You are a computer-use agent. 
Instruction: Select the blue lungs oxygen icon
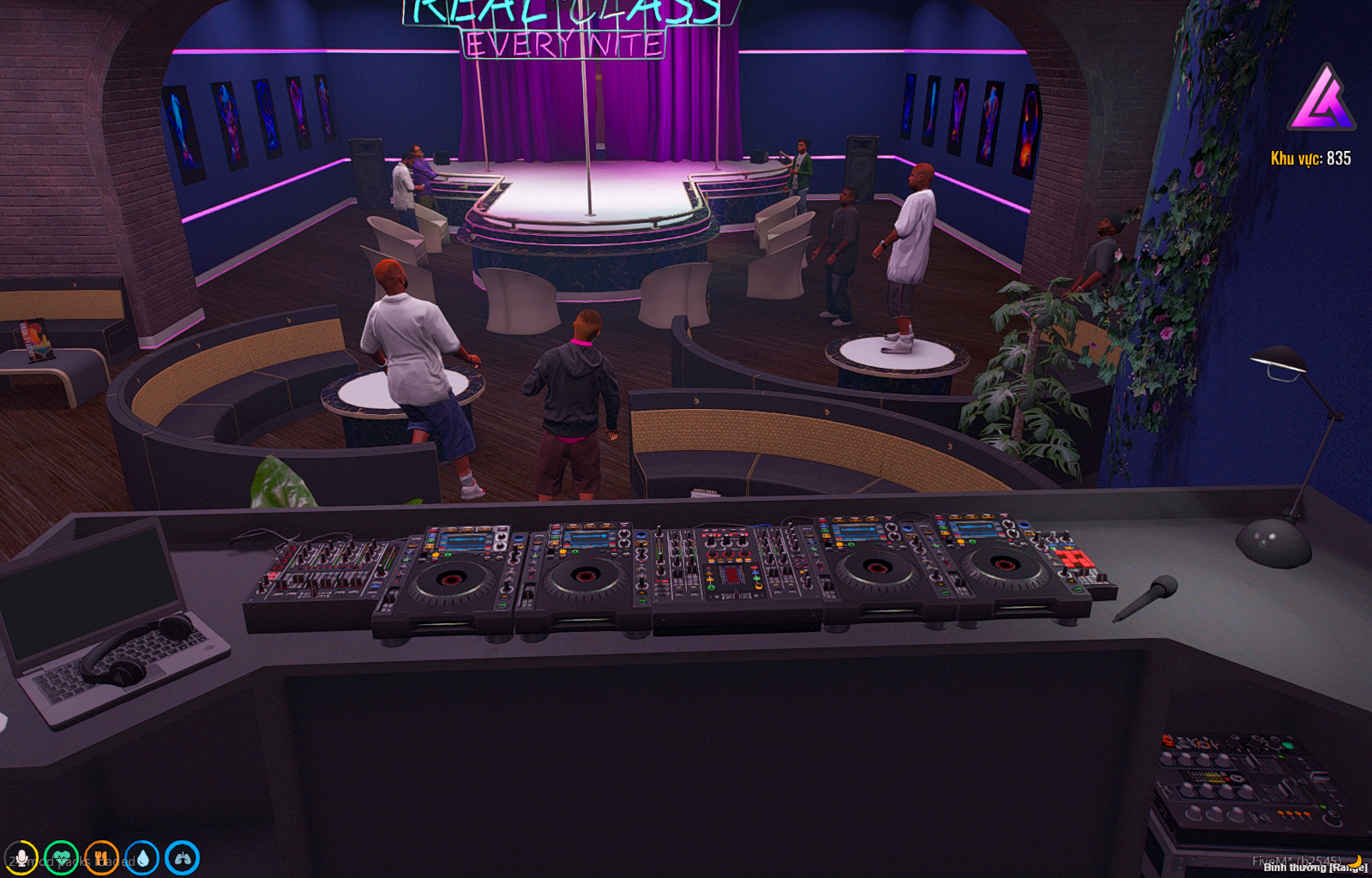coord(182,858)
